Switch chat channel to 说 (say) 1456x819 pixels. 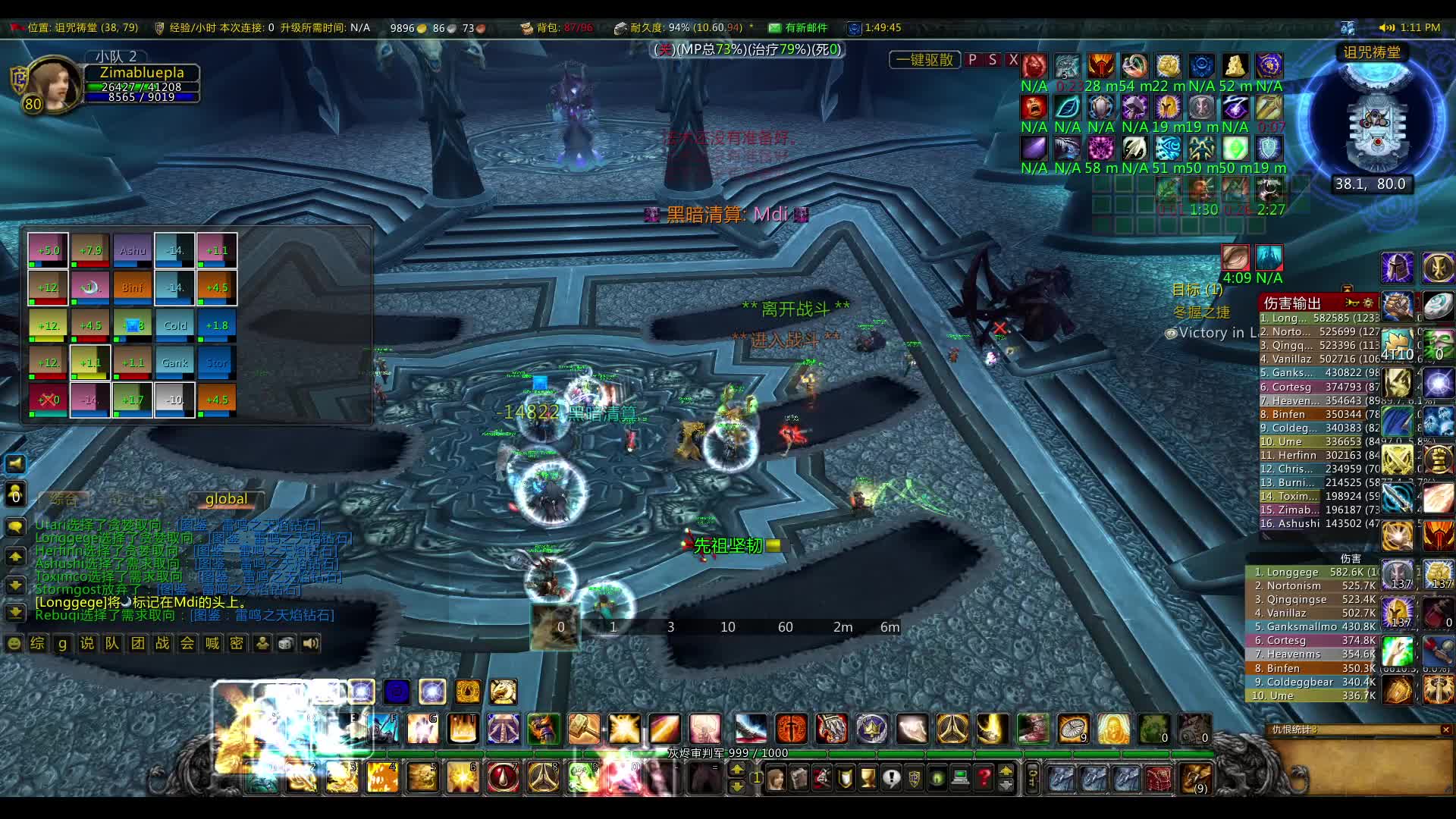(87, 644)
